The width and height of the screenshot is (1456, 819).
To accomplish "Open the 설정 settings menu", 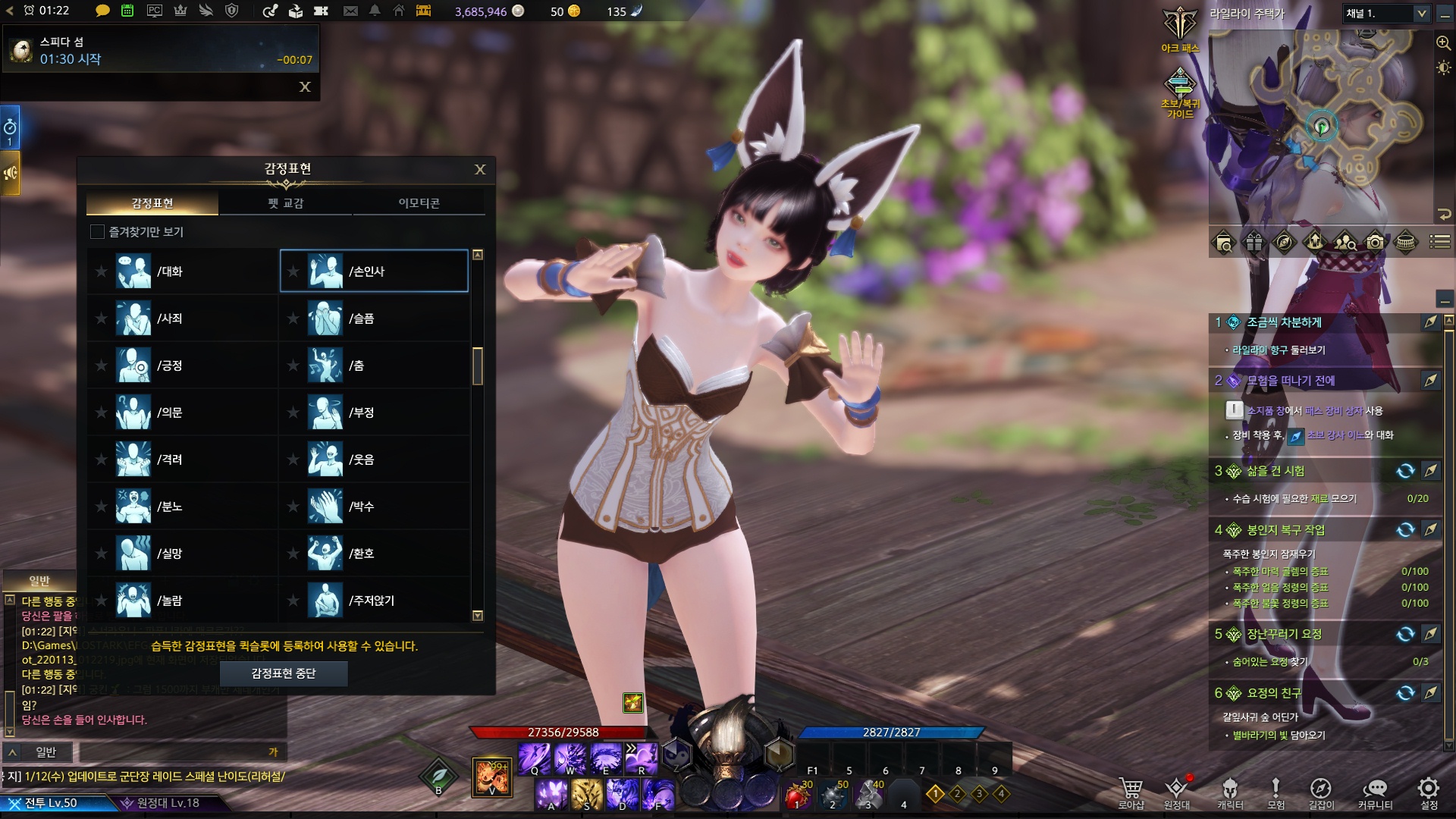I will point(1429,792).
